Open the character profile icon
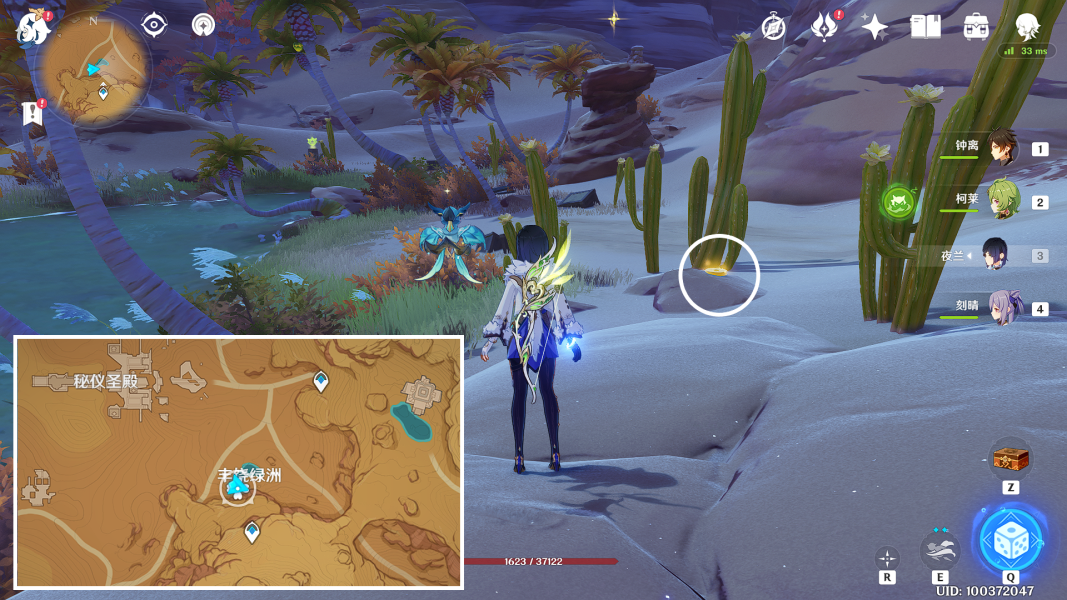Viewport: 1067px width, 600px height. (1027, 27)
